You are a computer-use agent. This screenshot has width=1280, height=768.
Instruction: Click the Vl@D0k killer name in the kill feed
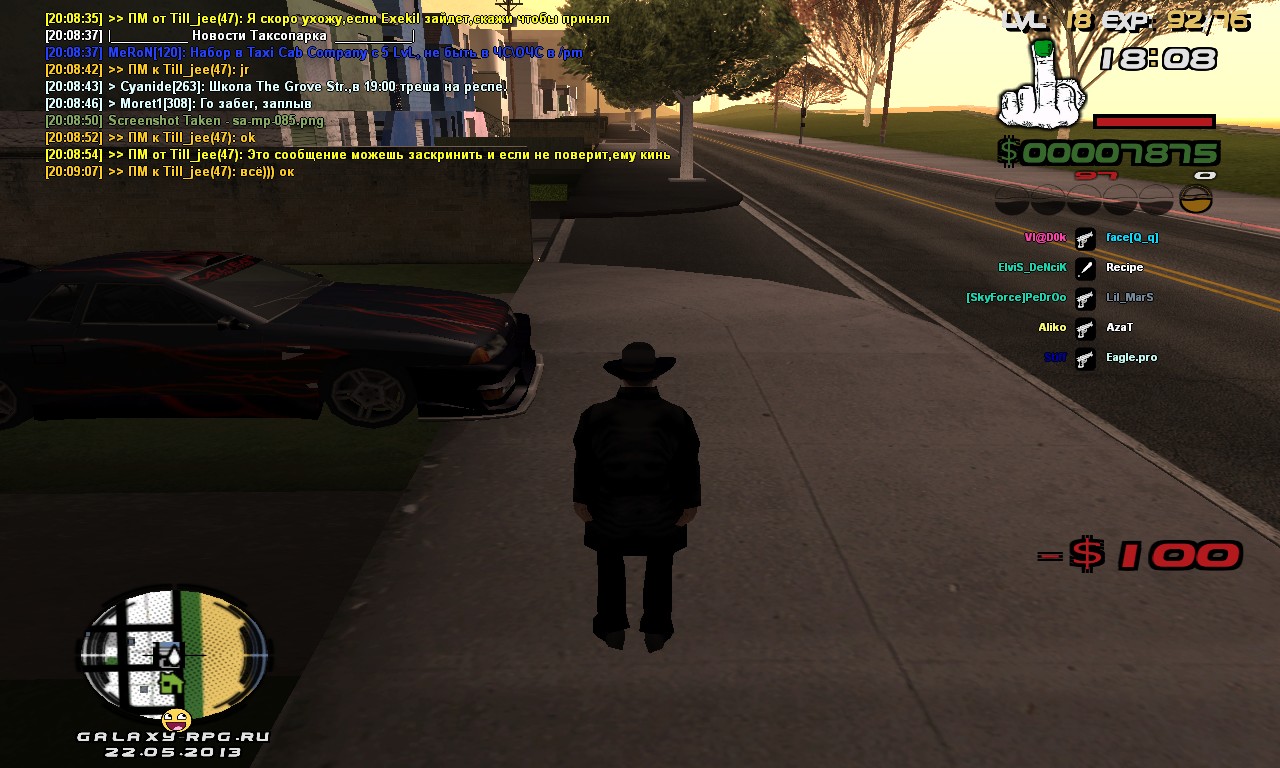pyautogui.click(x=1045, y=238)
